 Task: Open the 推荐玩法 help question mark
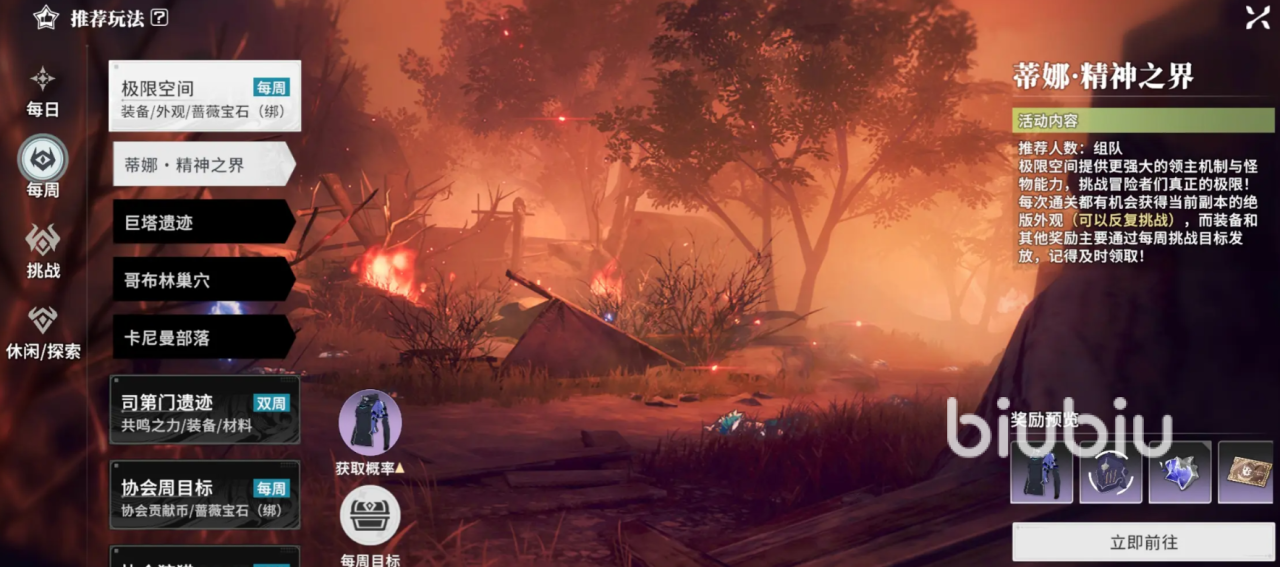point(159,17)
